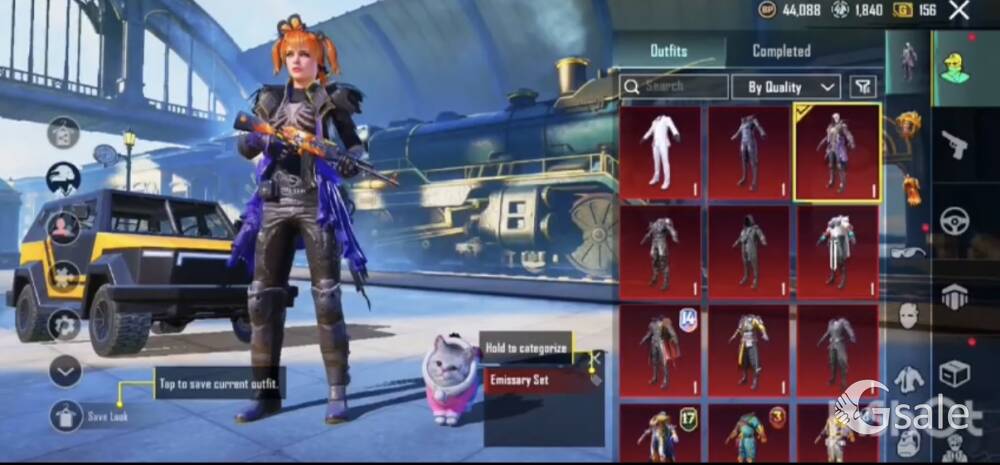Select the outfit with the 14 badge

(x=660, y=348)
